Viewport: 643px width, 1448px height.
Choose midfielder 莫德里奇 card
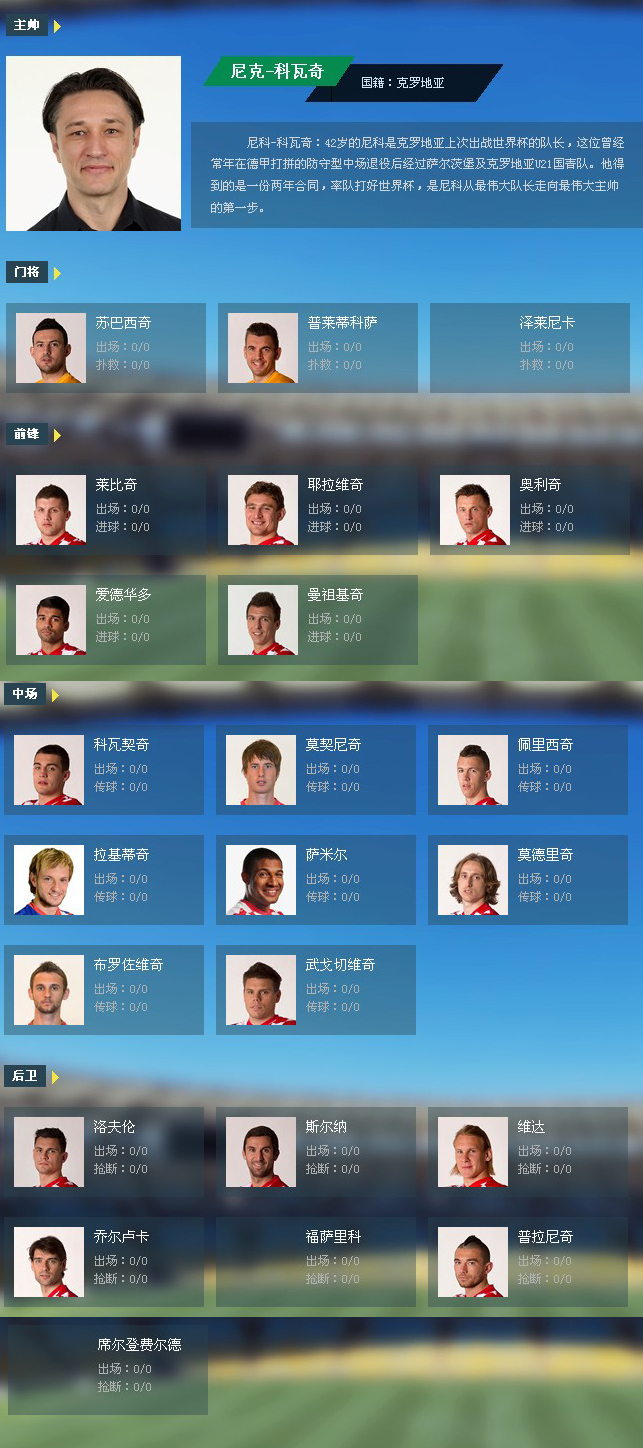[x=528, y=880]
